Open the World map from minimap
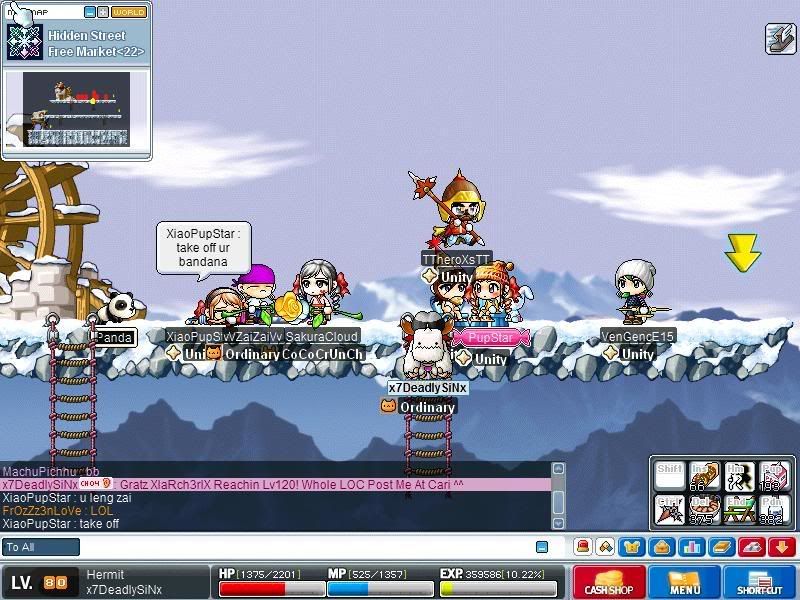 128,12
